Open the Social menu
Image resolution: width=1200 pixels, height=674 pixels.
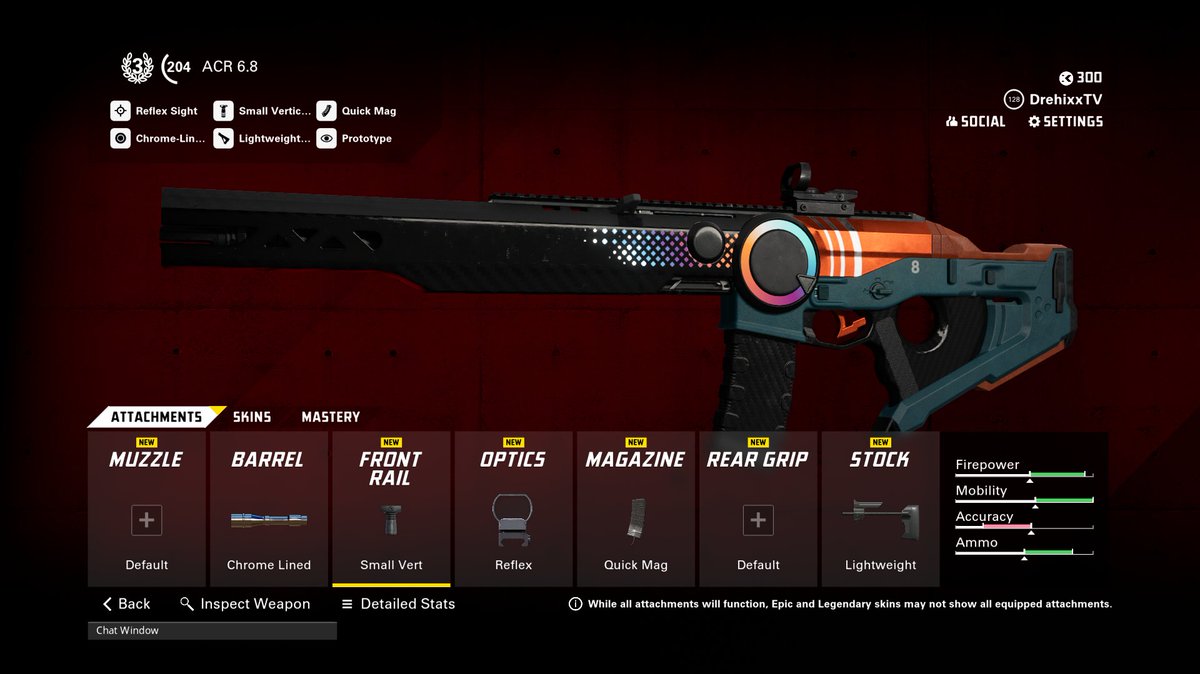(x=975, y=121)
